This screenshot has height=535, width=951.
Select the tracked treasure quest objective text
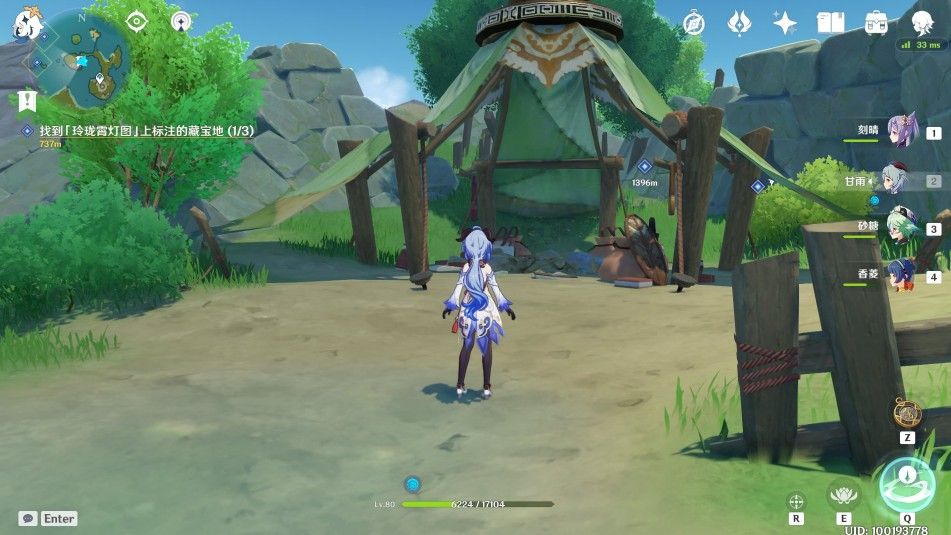(x=135, y=131)
